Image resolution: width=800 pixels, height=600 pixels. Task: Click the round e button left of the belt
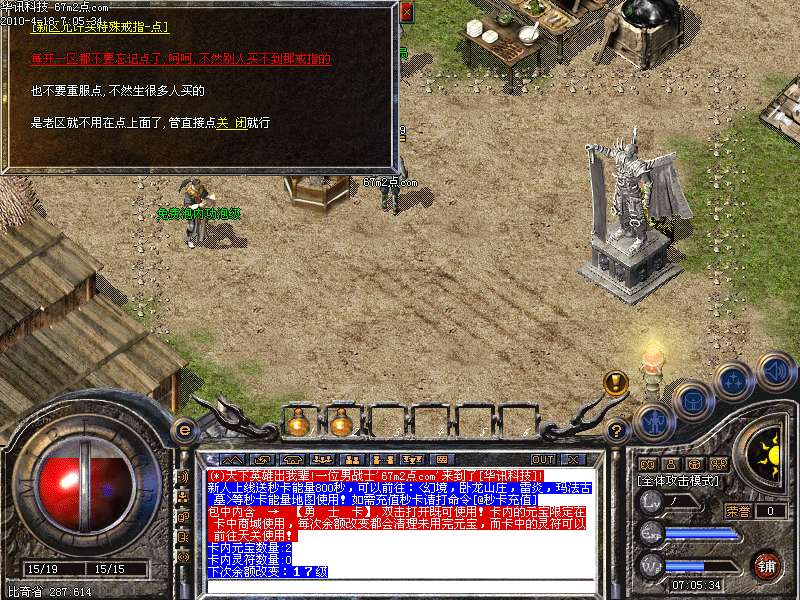tap(184, 430)
